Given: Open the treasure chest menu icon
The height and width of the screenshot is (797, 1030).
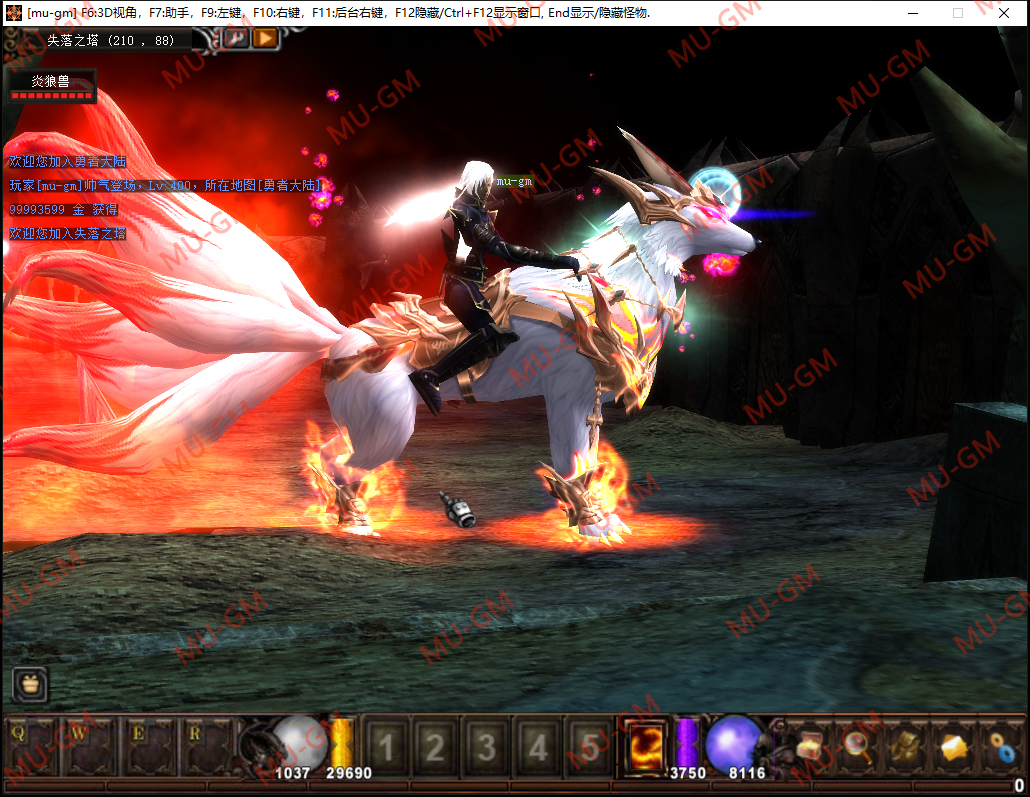Looking at the screenshot, I should click(x=809, y=745).
